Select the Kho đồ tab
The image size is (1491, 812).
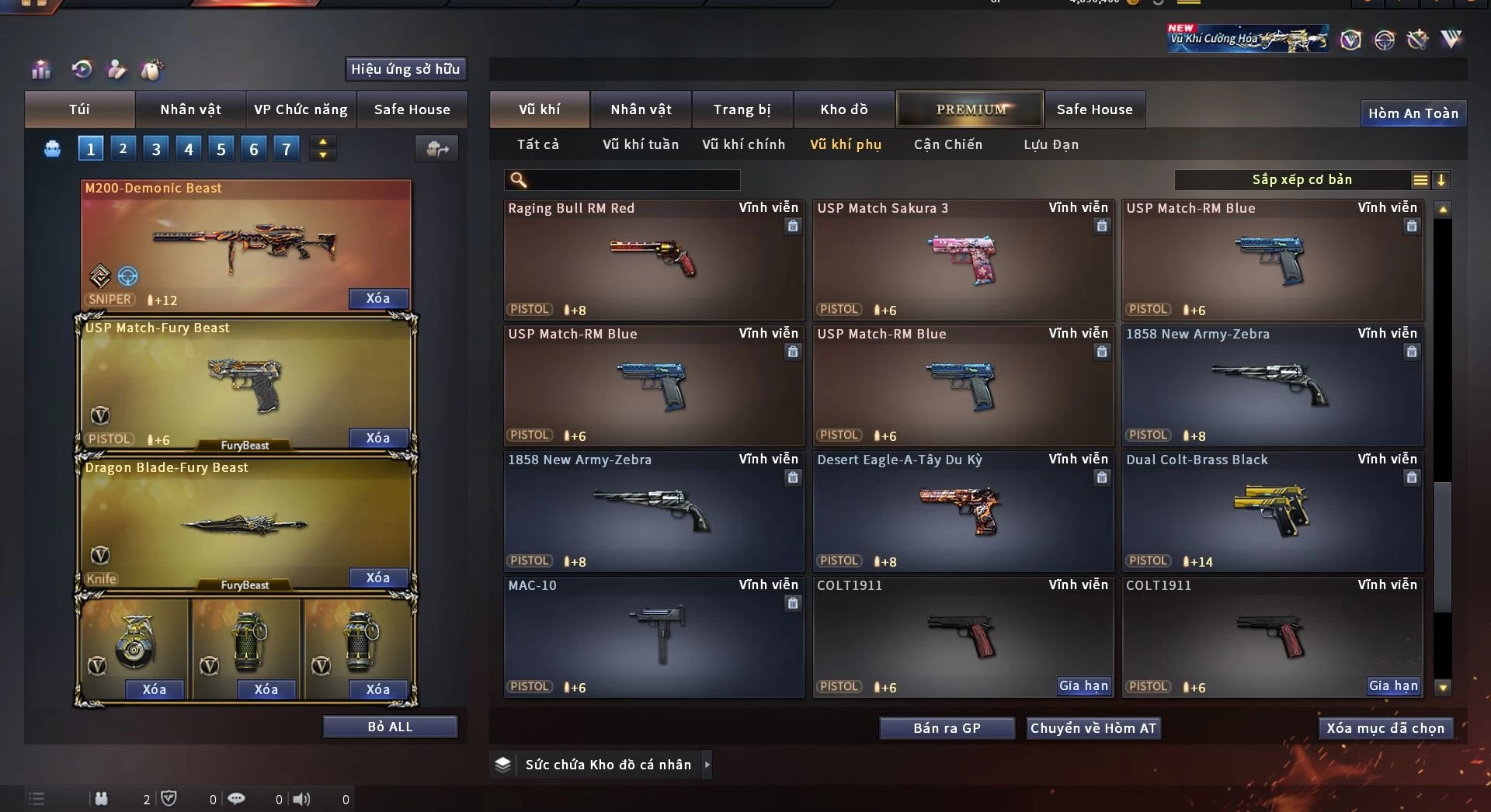coord(843,109)
